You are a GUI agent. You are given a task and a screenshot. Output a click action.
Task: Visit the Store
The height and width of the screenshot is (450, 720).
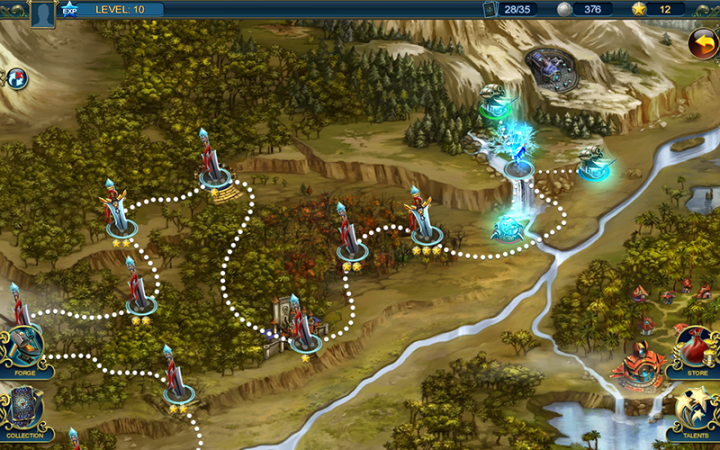(694, 352)
